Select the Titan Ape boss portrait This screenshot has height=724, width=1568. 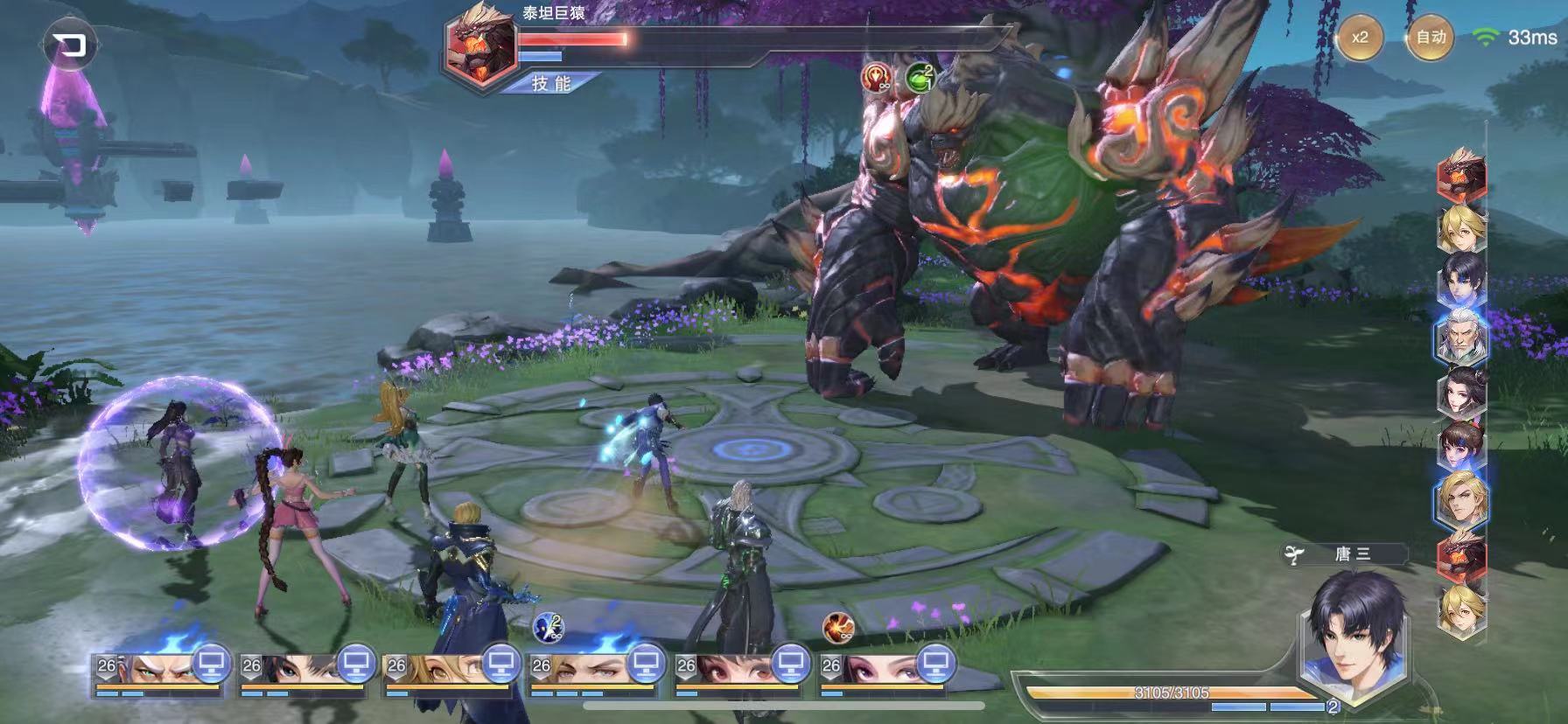479,45
